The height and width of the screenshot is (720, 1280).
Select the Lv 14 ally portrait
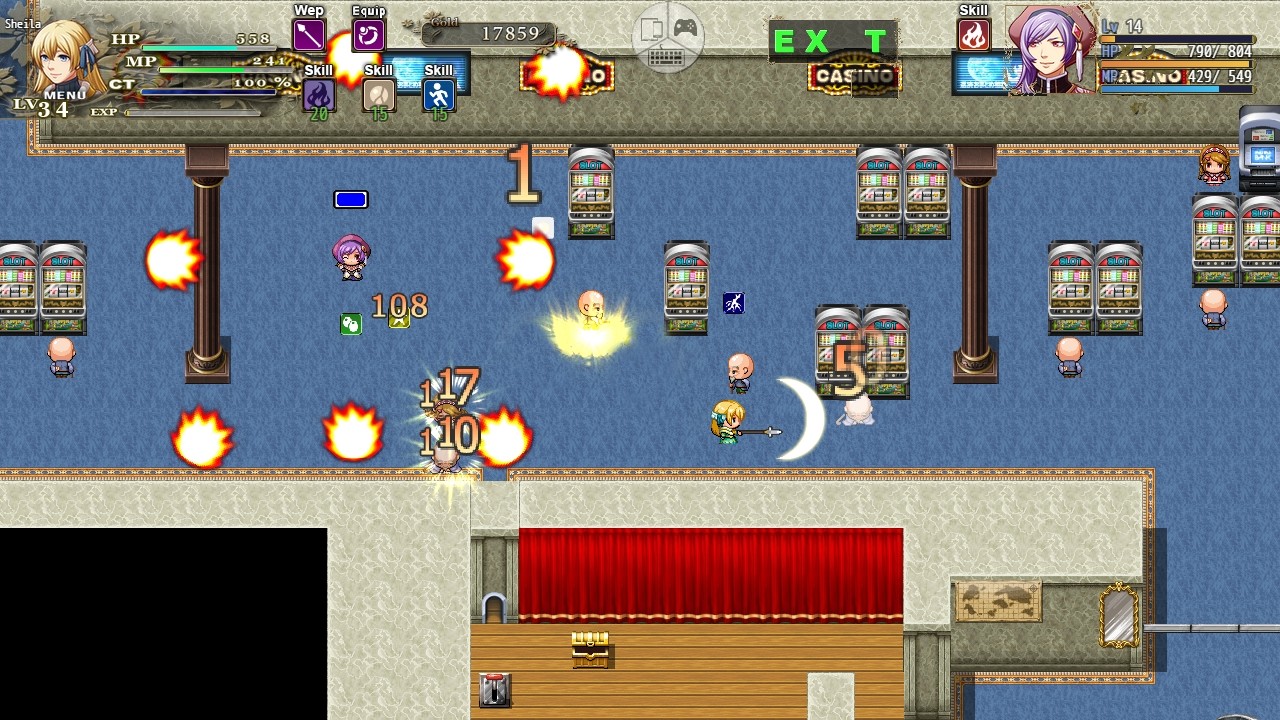coord(1050,50)
